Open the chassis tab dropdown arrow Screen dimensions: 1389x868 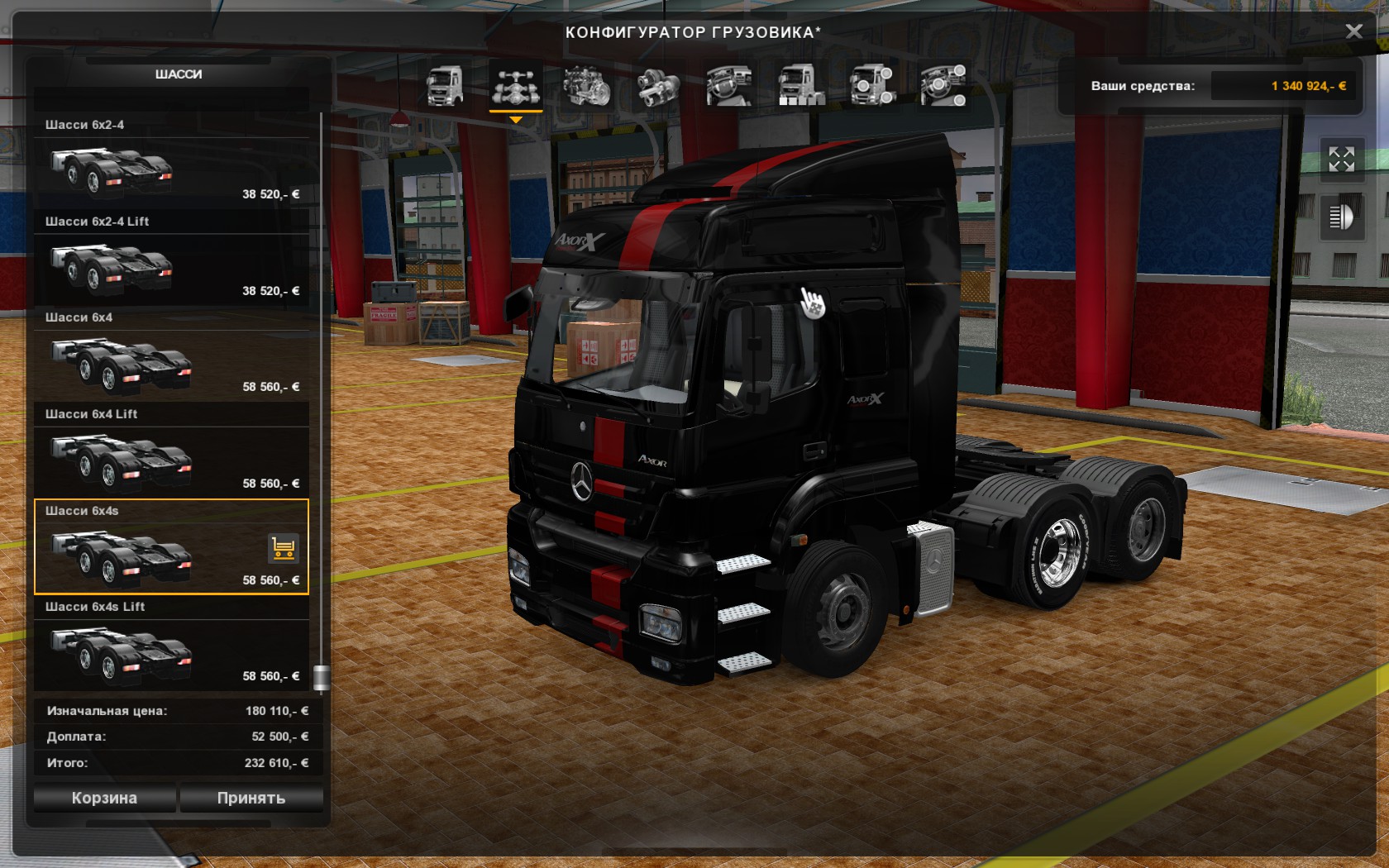click(517, 118)
